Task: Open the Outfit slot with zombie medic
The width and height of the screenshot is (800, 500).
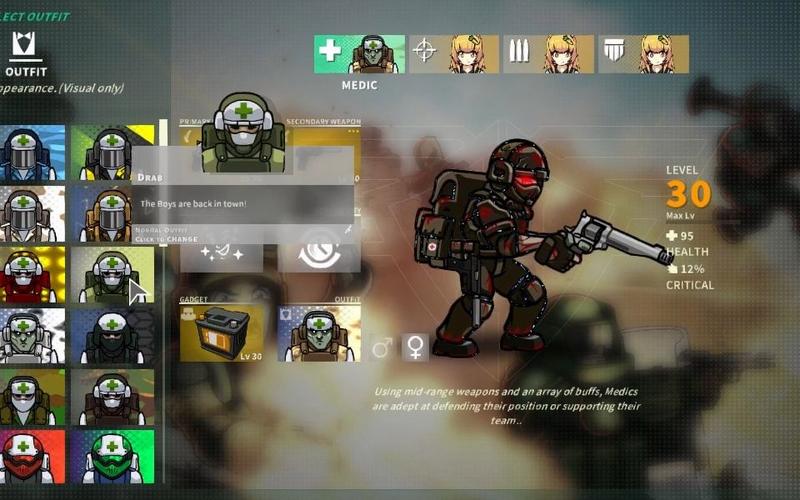Action: pyautogui.click(x=319, y=333)
